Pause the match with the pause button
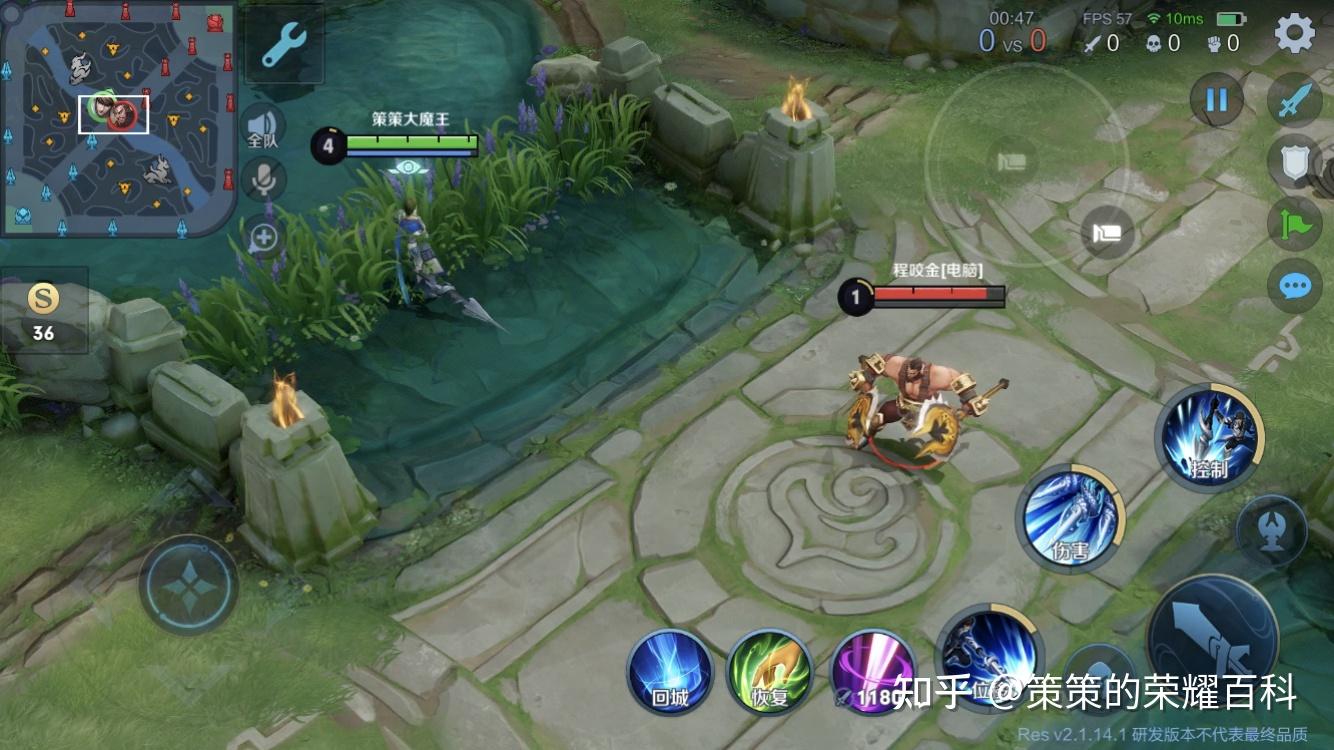 click(x=1216, y=100)
